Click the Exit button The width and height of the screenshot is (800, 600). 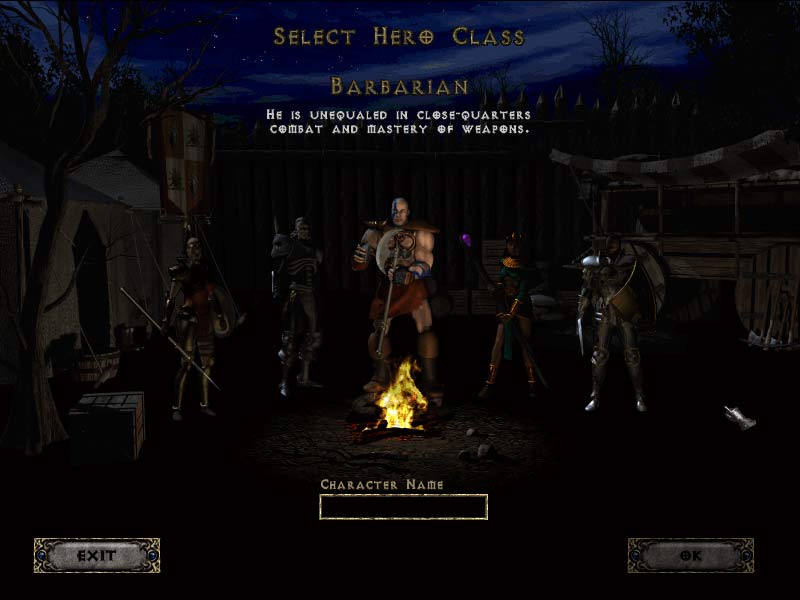tap(97, 555)
